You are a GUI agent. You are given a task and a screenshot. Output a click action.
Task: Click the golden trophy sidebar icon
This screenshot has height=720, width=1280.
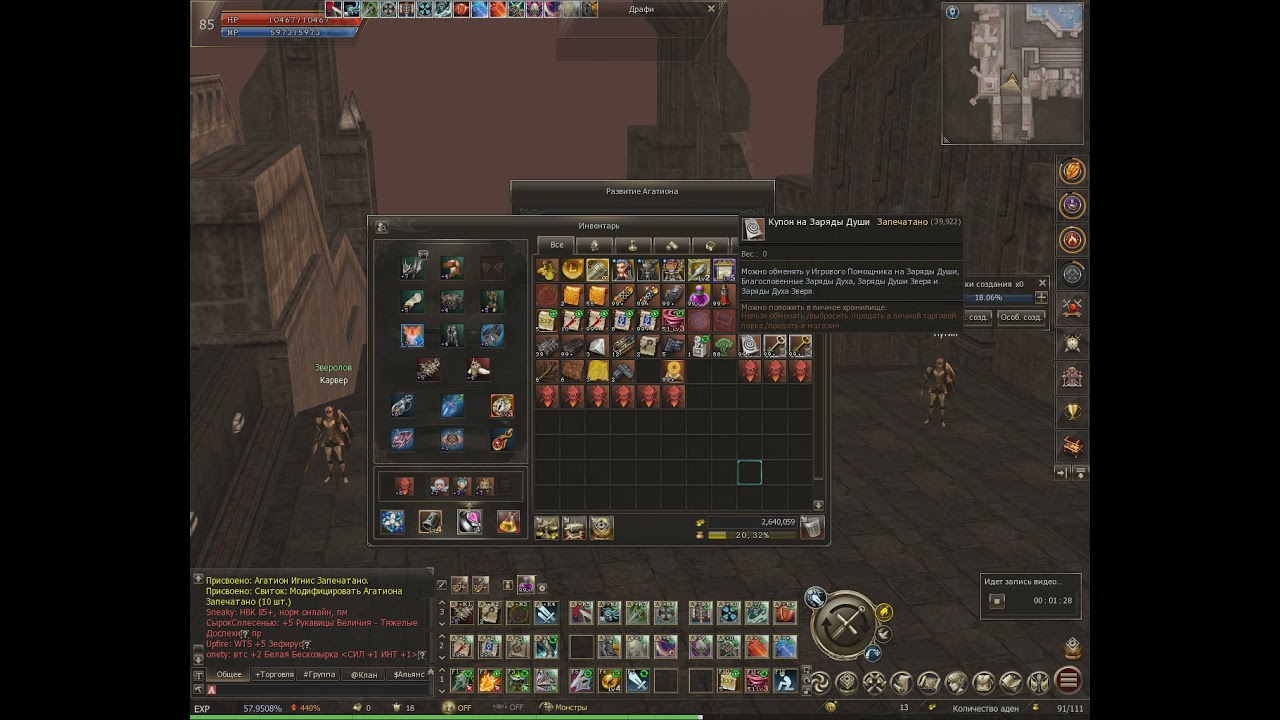point(1073,411)
